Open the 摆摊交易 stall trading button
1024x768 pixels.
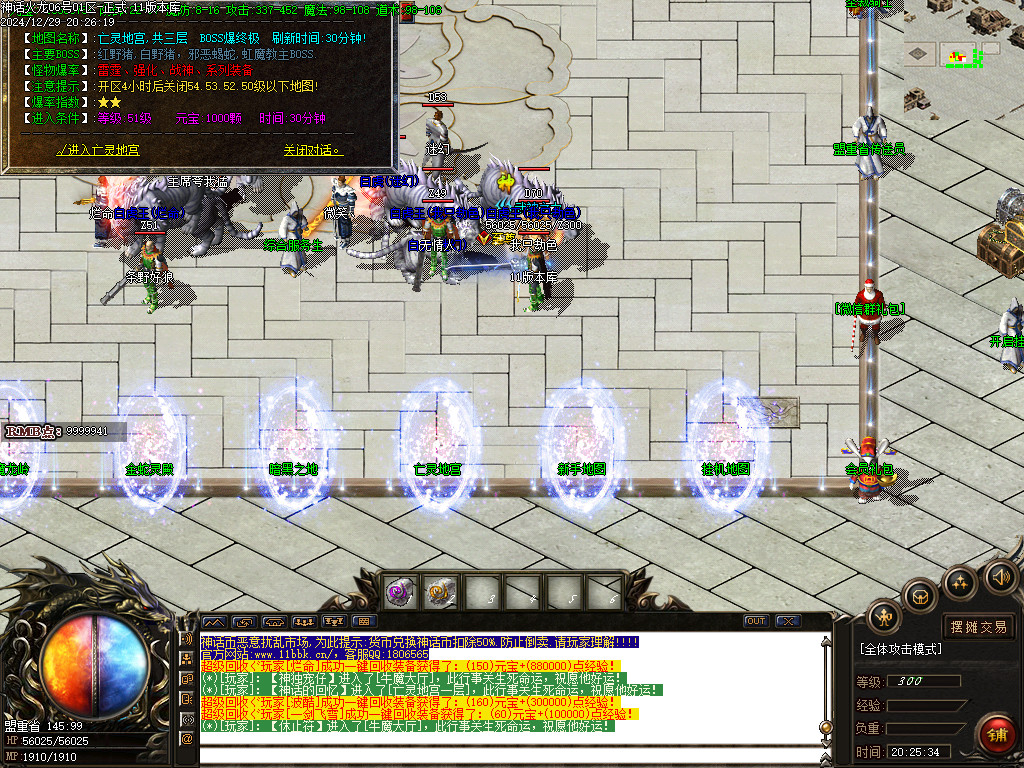pos(979,627)
